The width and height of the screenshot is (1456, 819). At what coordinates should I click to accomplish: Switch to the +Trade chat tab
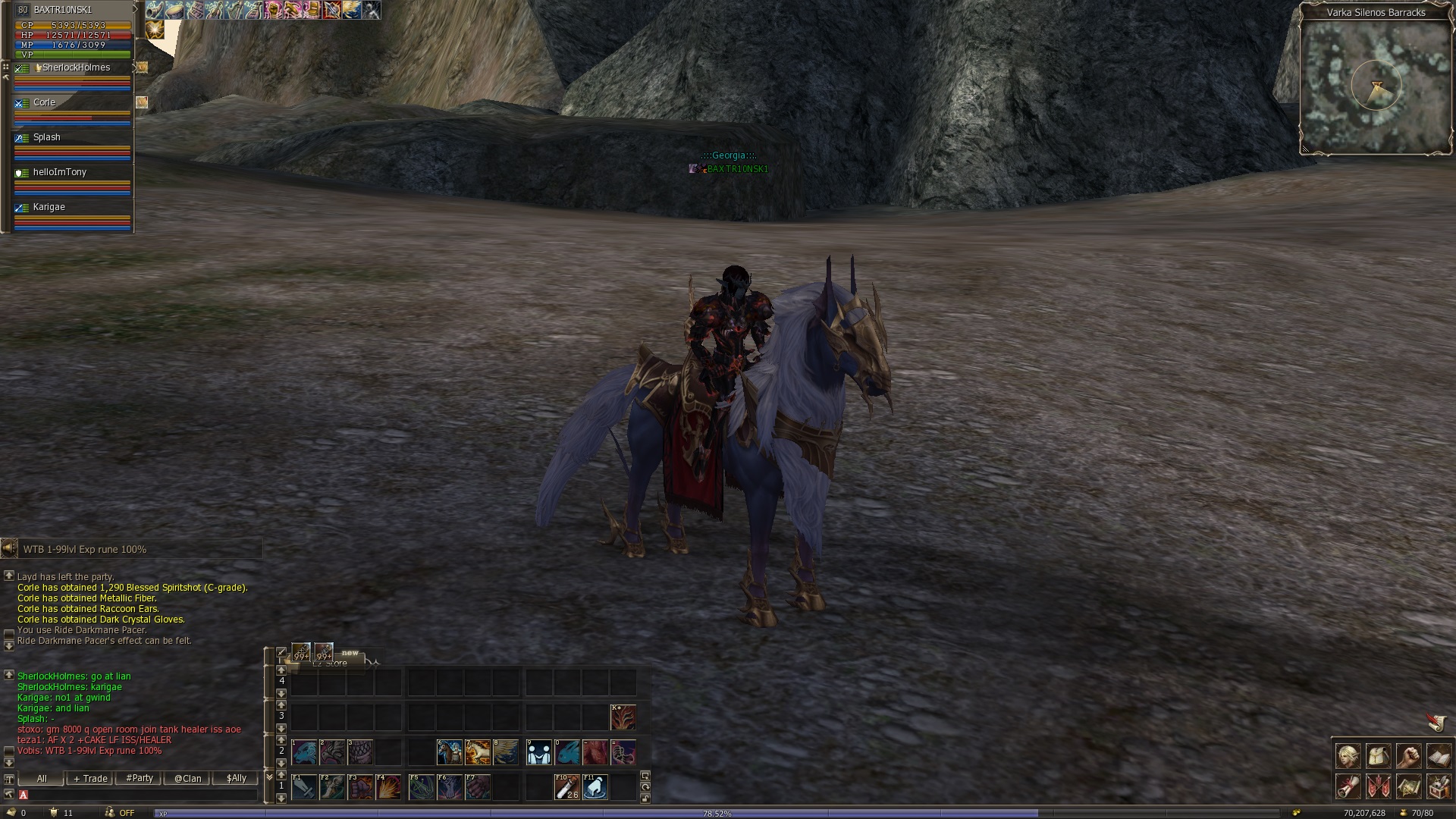(x=91, y=779)
